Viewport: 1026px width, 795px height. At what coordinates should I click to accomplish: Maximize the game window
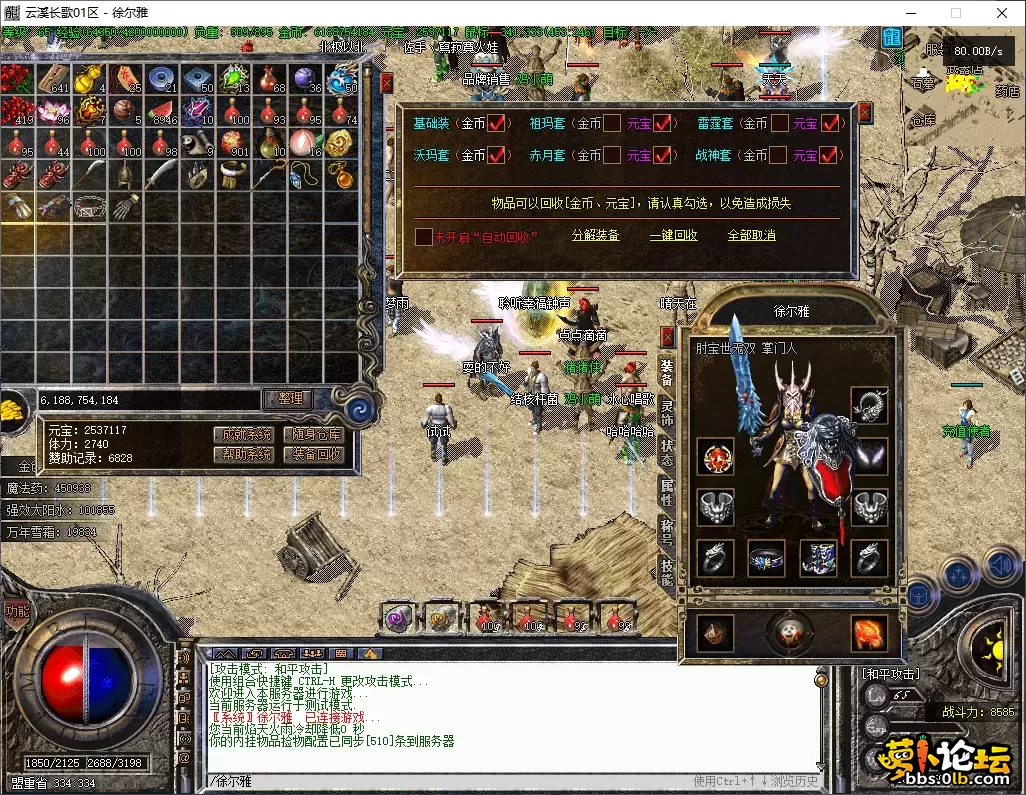(955, 13)
